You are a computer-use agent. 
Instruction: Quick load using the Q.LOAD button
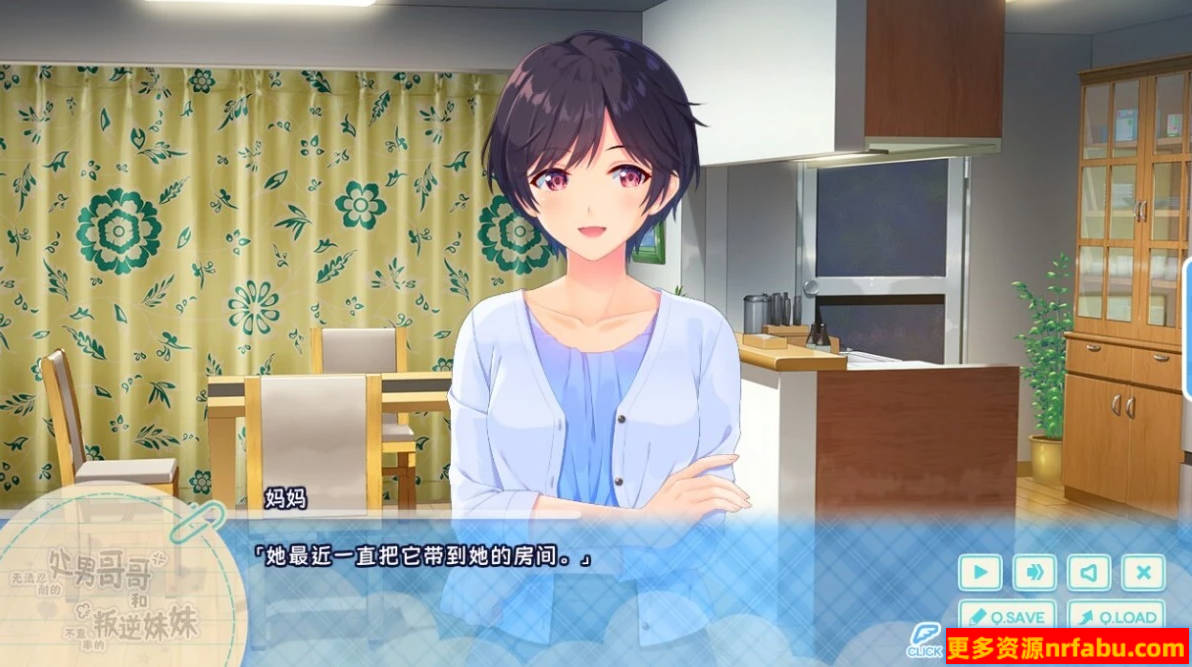(x=1116, y=616)
